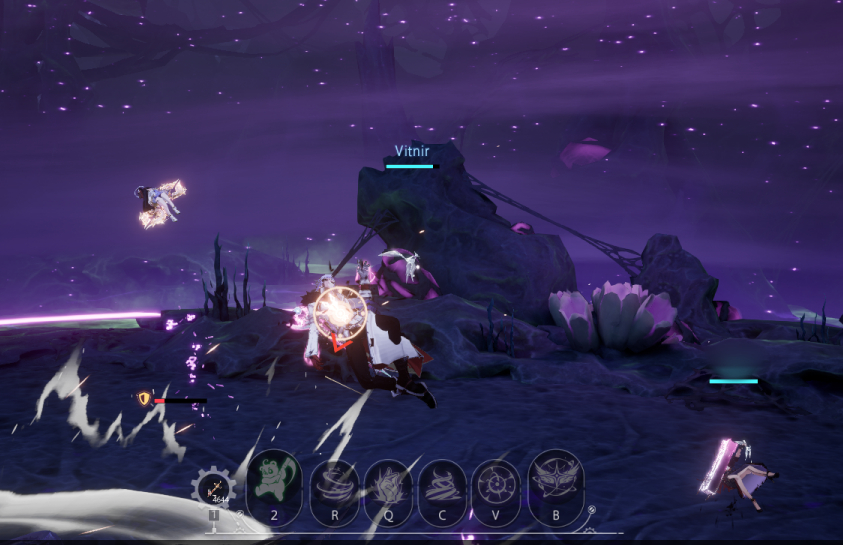
Task: Select the gear-framed arrow weapon icon
Action: (213, 489)
